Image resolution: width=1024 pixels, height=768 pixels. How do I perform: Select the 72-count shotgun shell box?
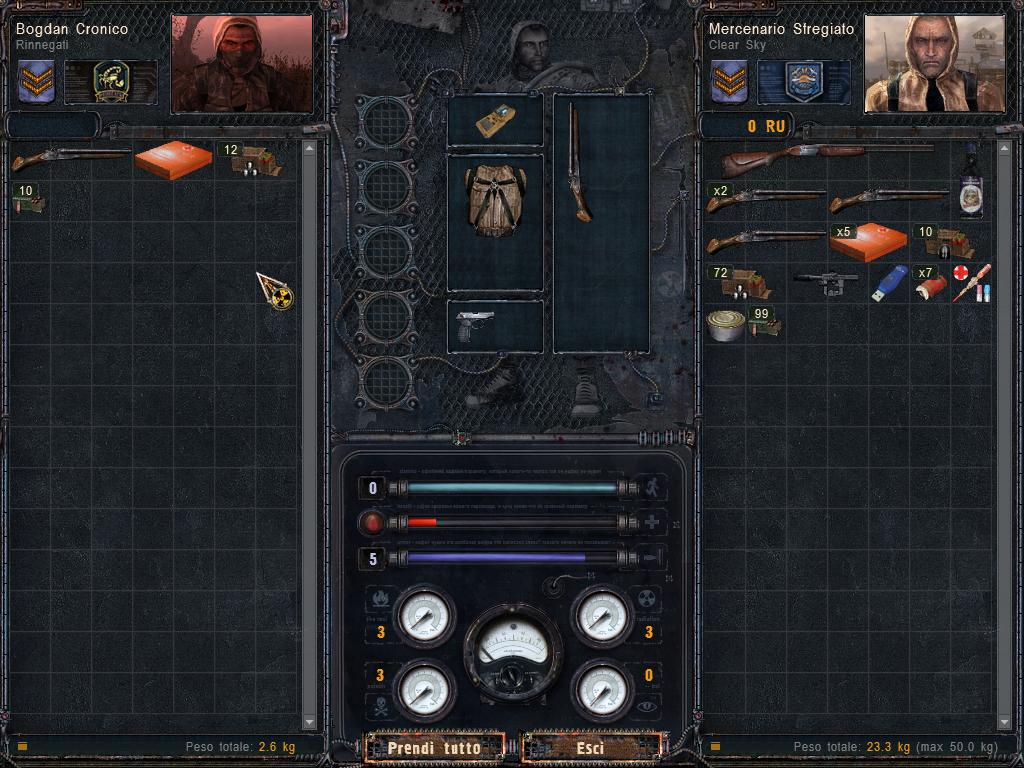[x=743, y=284]
